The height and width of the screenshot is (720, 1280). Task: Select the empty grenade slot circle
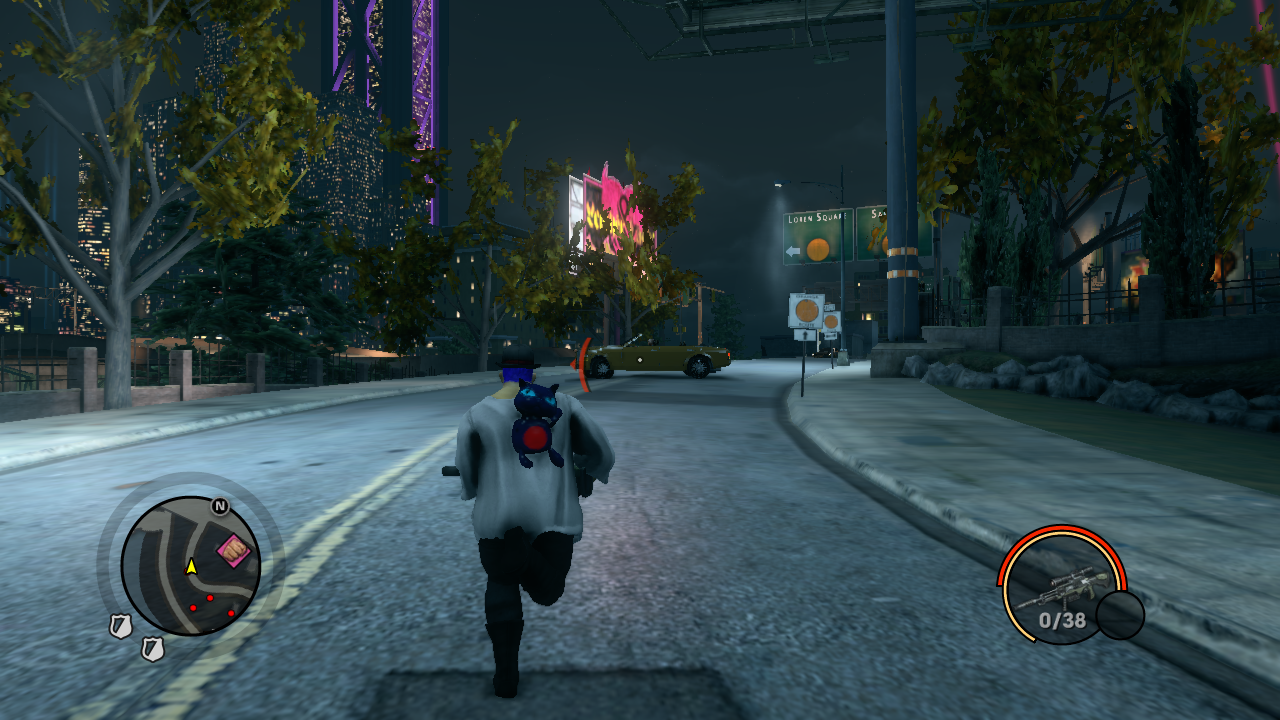click(x=1120, y=615)
